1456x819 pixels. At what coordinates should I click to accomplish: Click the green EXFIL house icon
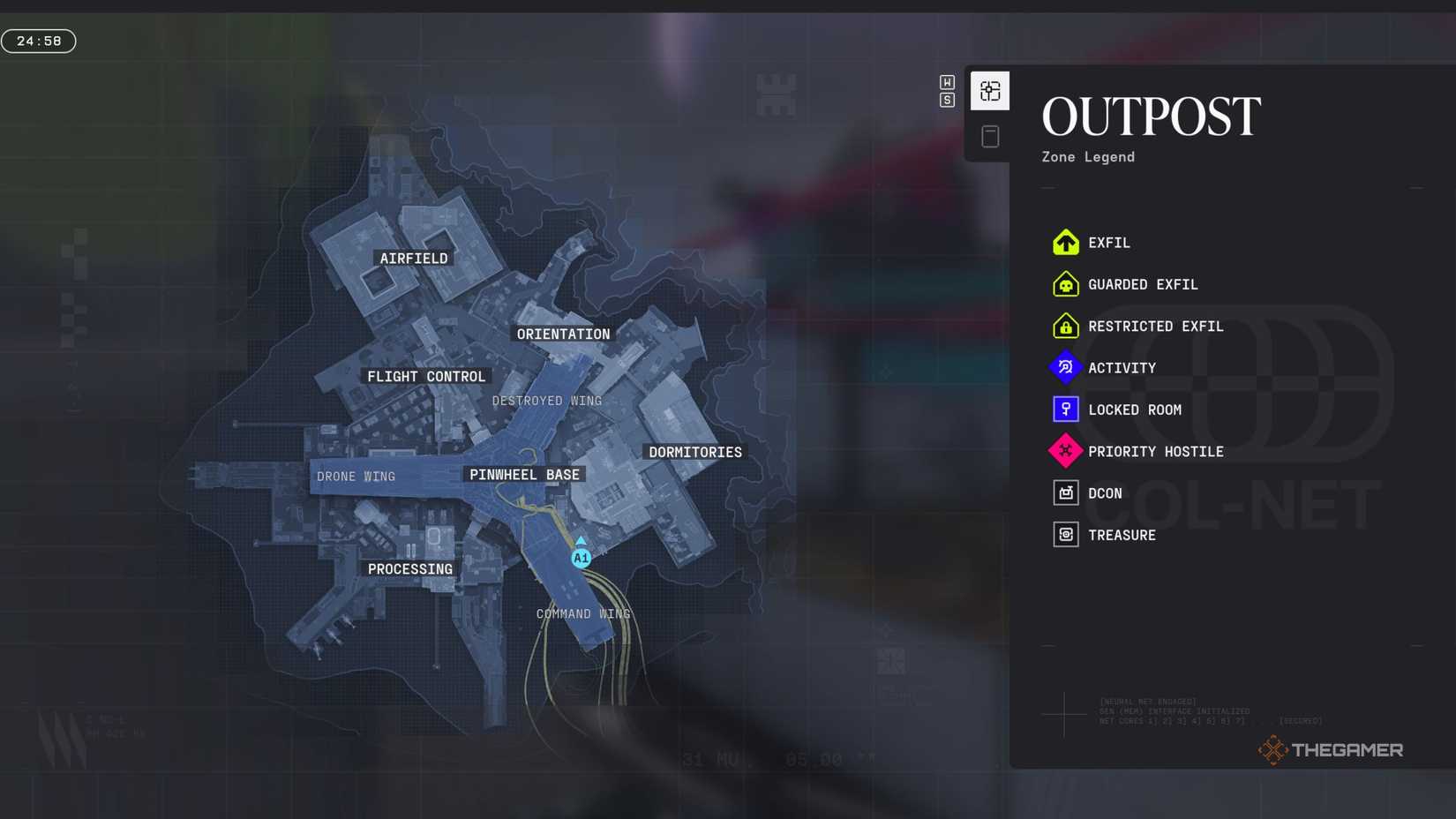coord(1065,242)
